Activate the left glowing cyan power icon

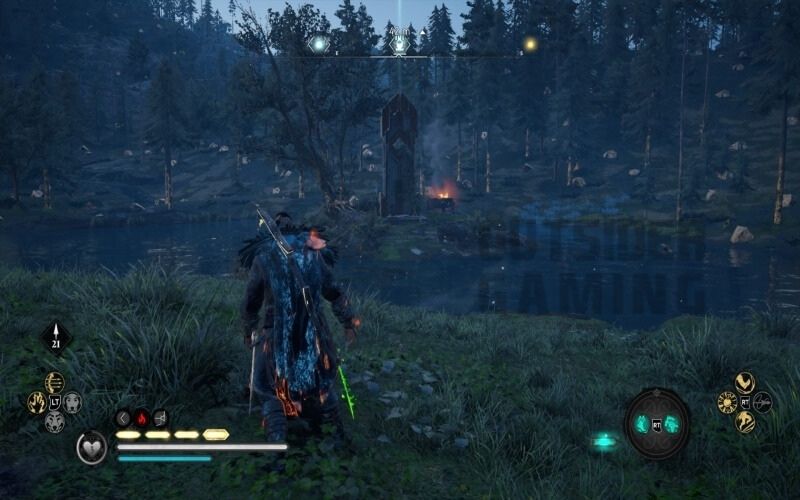click(x=642, y=424)
